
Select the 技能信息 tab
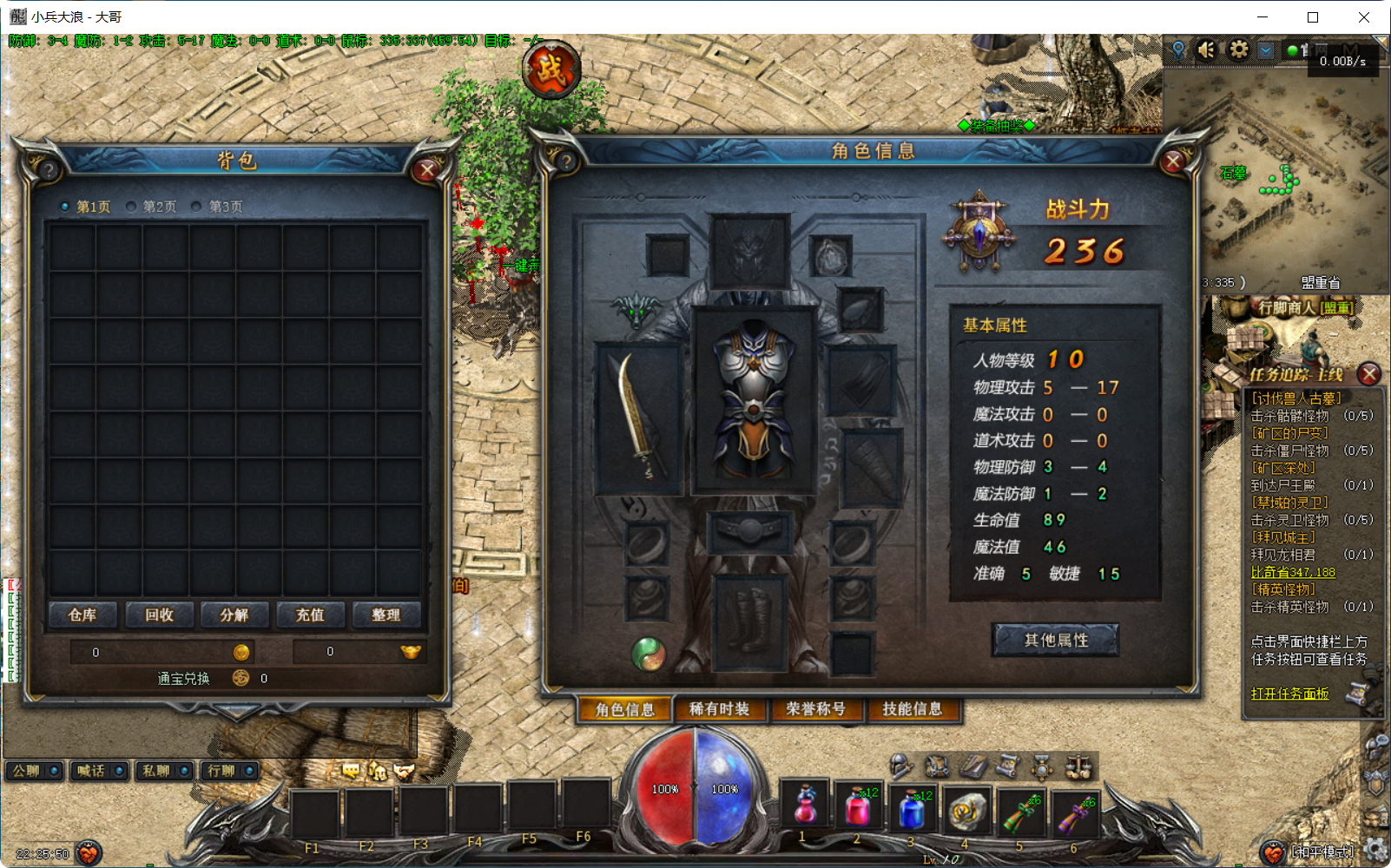(x=912, y=709)
